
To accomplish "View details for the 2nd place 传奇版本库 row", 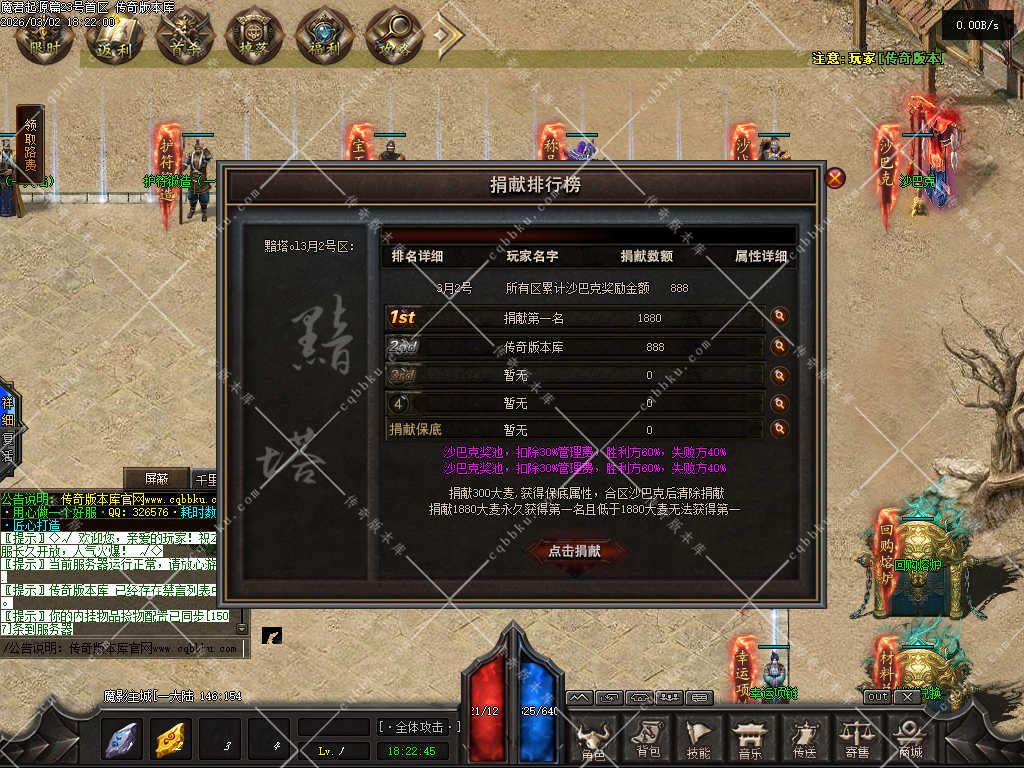I will coord(780,347).
